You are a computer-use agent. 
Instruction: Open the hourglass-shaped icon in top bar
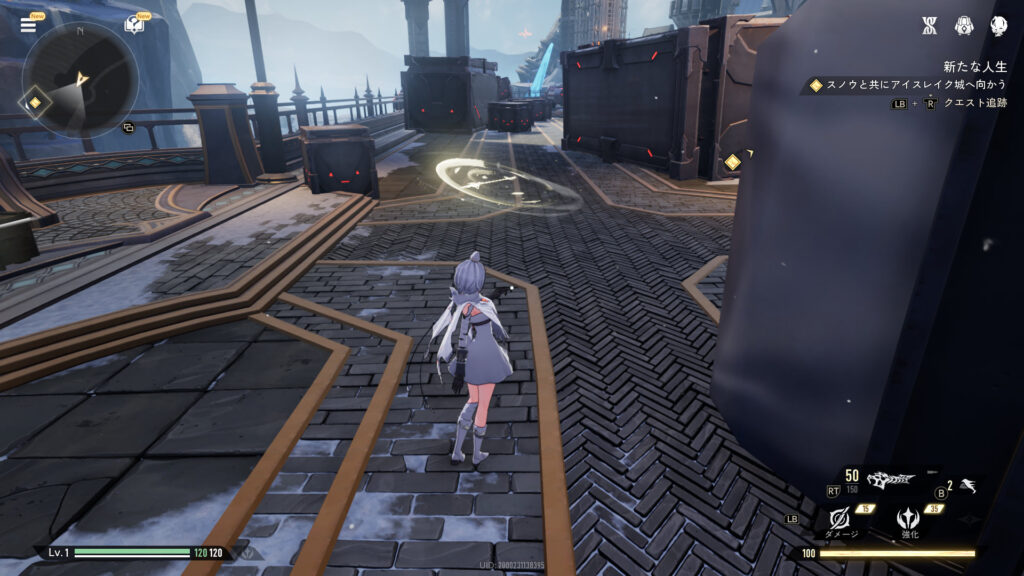(x=928, y=26)
